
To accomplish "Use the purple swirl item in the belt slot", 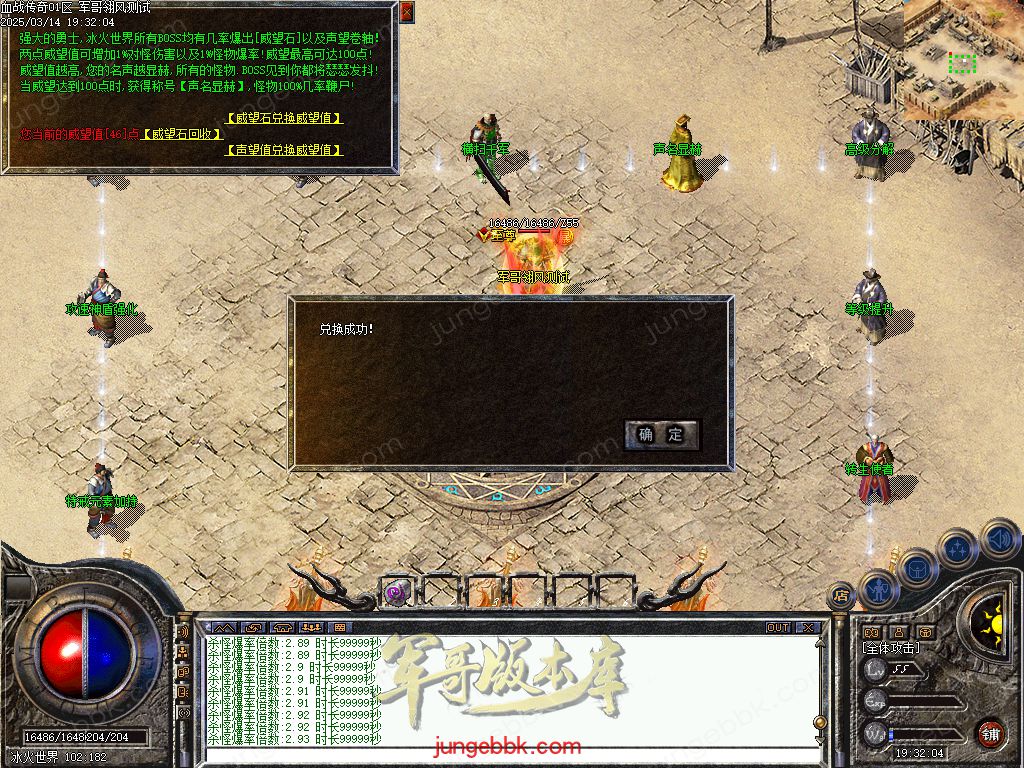I will (396, 592).
